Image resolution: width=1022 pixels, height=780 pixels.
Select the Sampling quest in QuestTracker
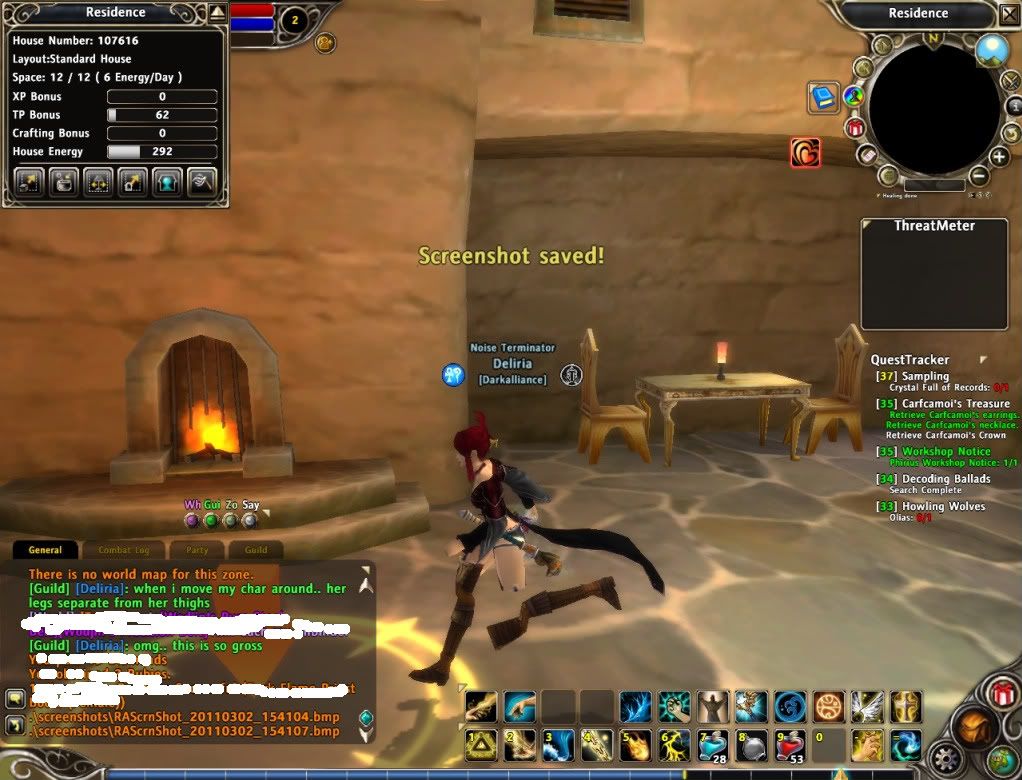point(925,376)
